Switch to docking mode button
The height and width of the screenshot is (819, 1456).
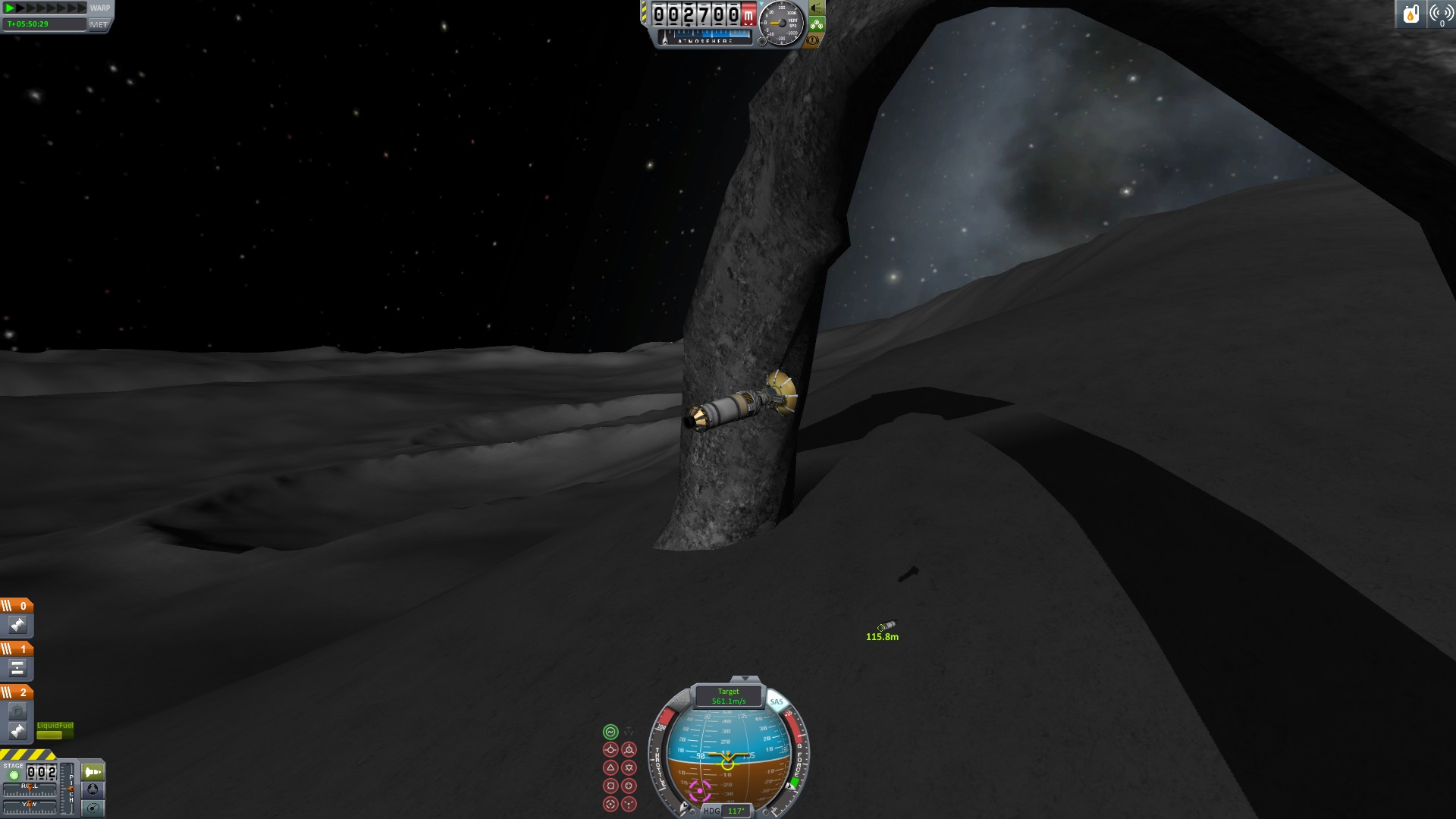(x=93, y=789)
